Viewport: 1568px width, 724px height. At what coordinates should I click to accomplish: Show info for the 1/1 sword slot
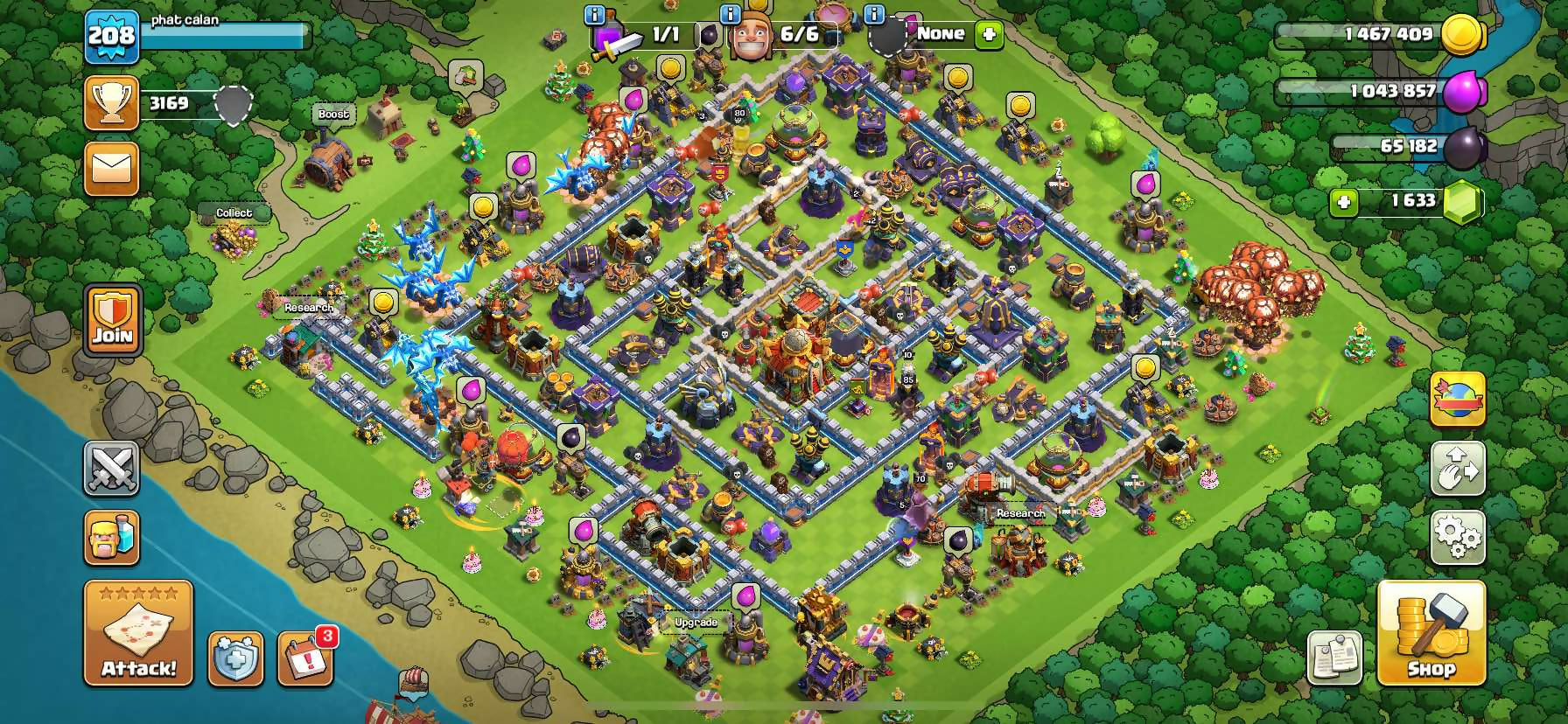pyautogui.click(x=594, y=15)
